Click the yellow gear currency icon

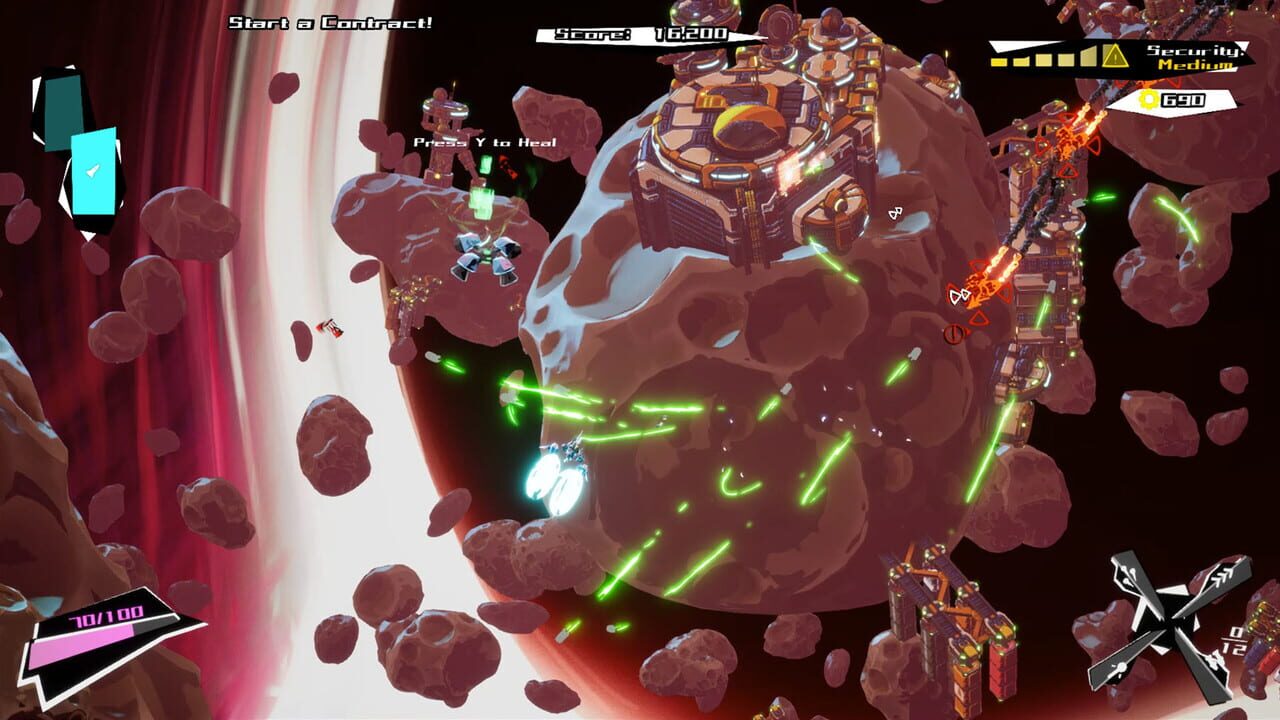pos(1147,101)
